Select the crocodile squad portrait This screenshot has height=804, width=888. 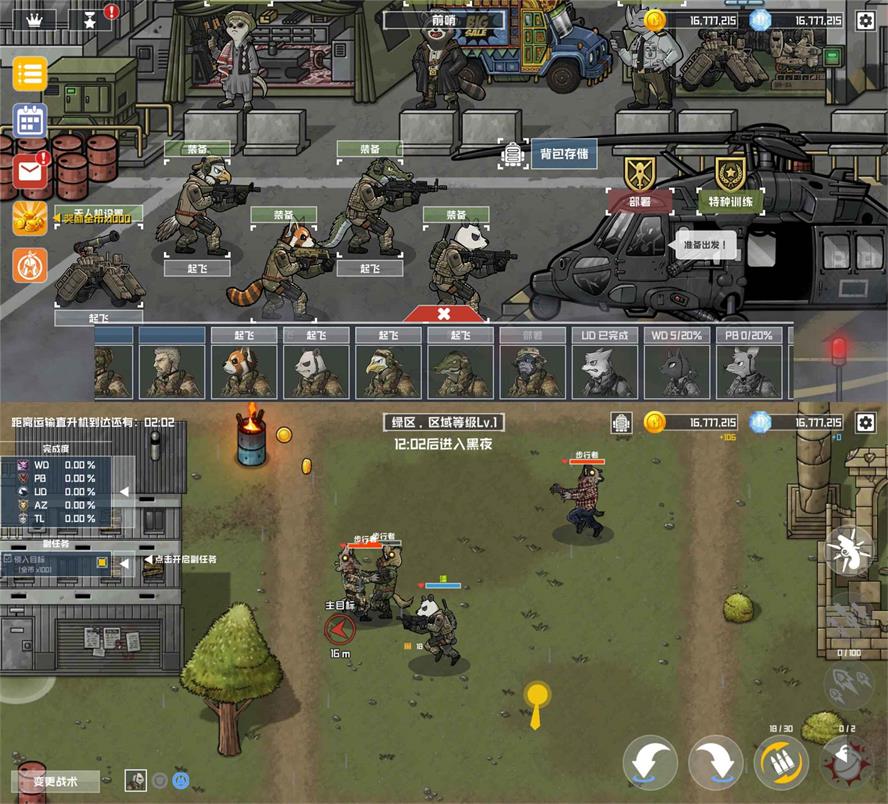pyautogui.click(x=459, y=368)
